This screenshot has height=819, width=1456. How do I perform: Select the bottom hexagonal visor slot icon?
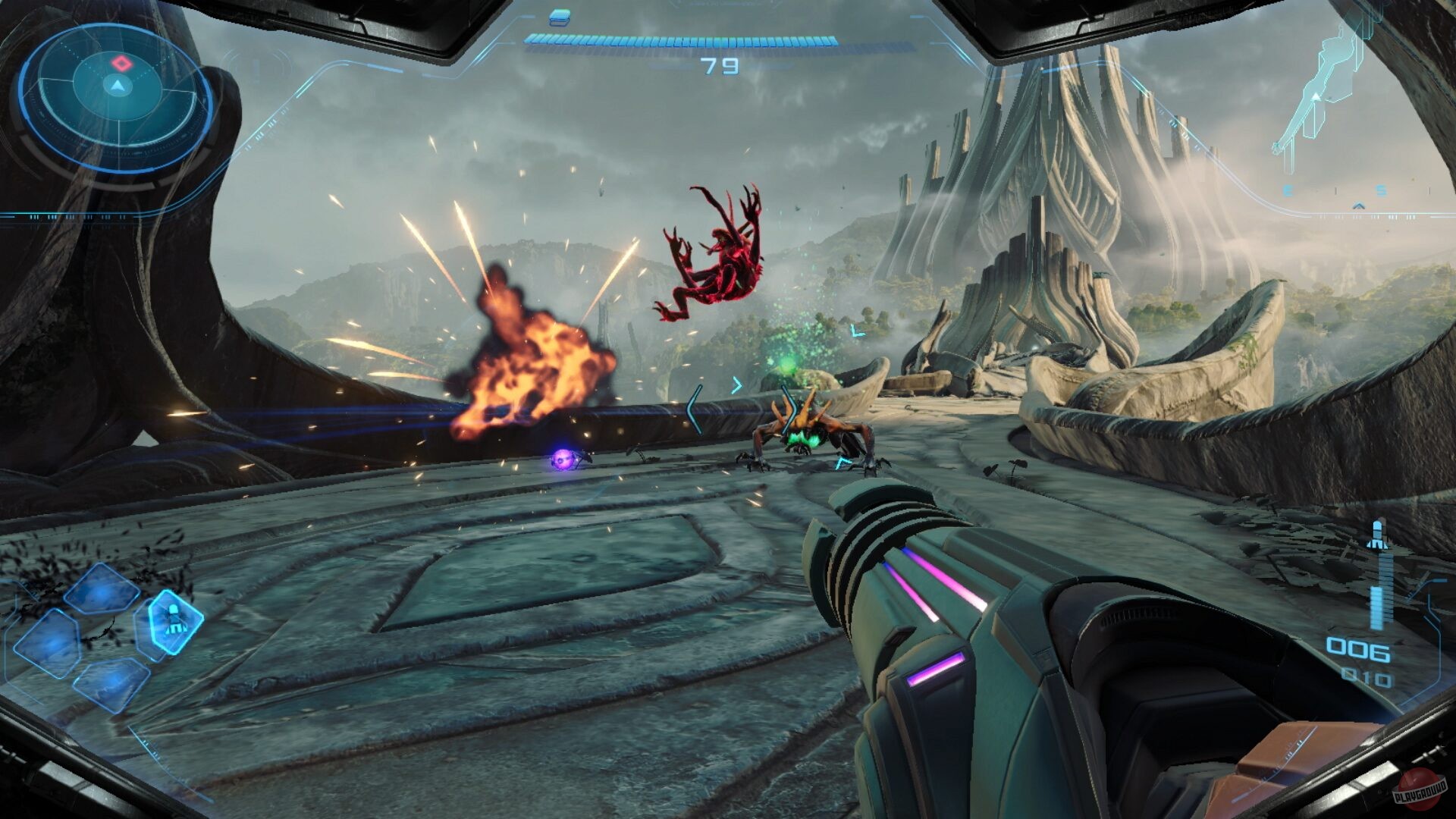[x=111, y=684]
